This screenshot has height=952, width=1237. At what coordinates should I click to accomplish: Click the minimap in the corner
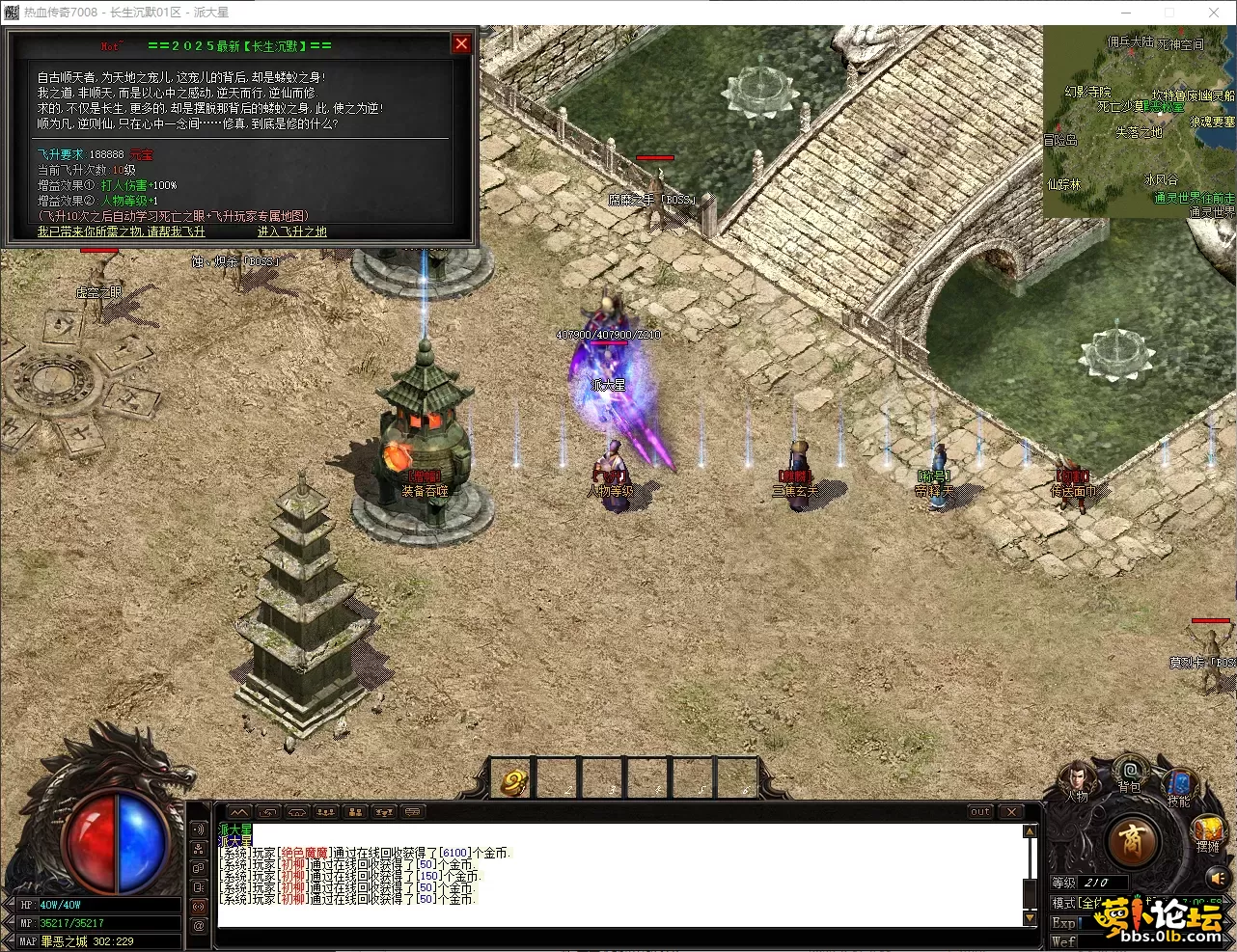1139,122
